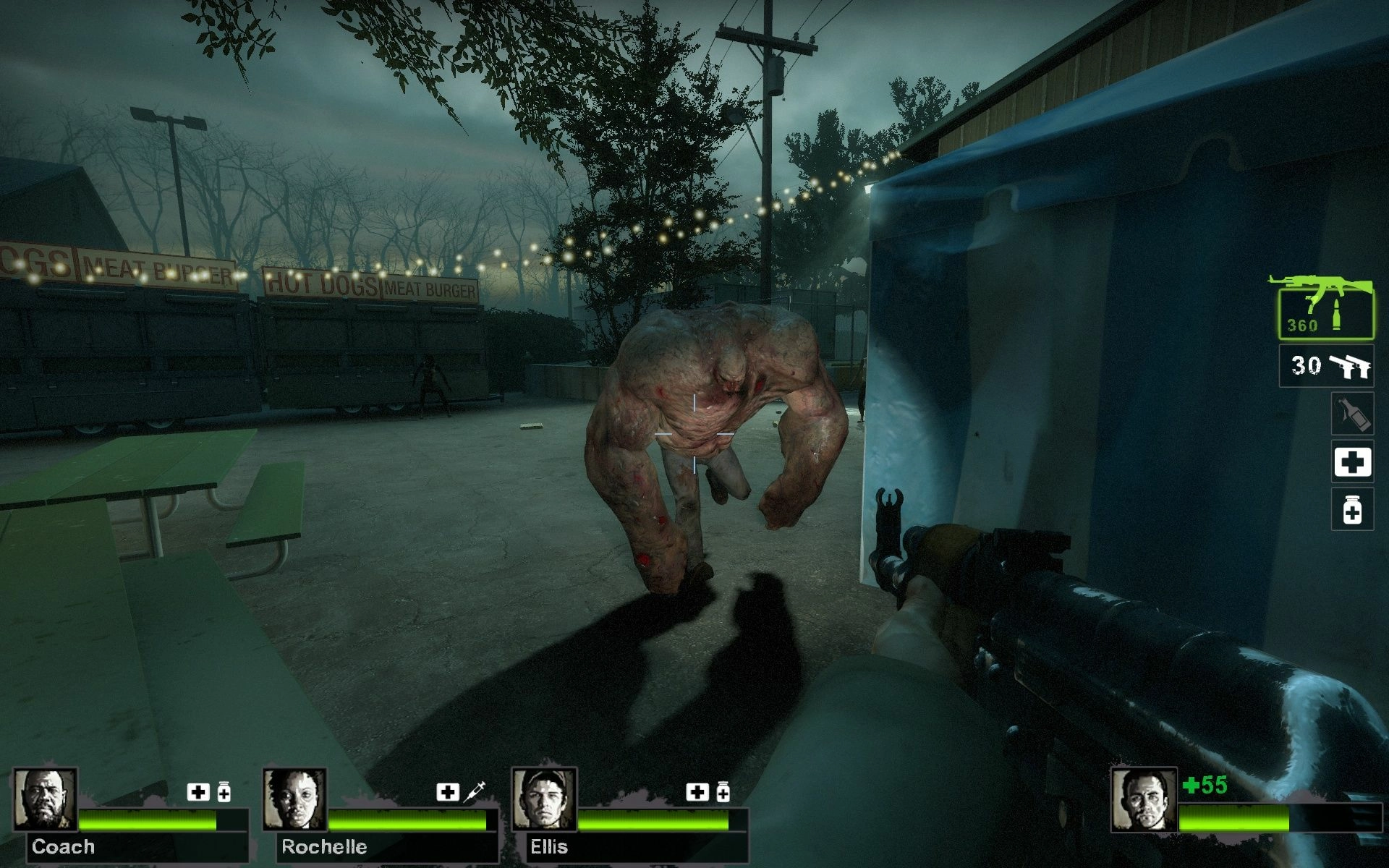
Task: Choose the Molotov throwable slot
Action: click(1352, 414)
